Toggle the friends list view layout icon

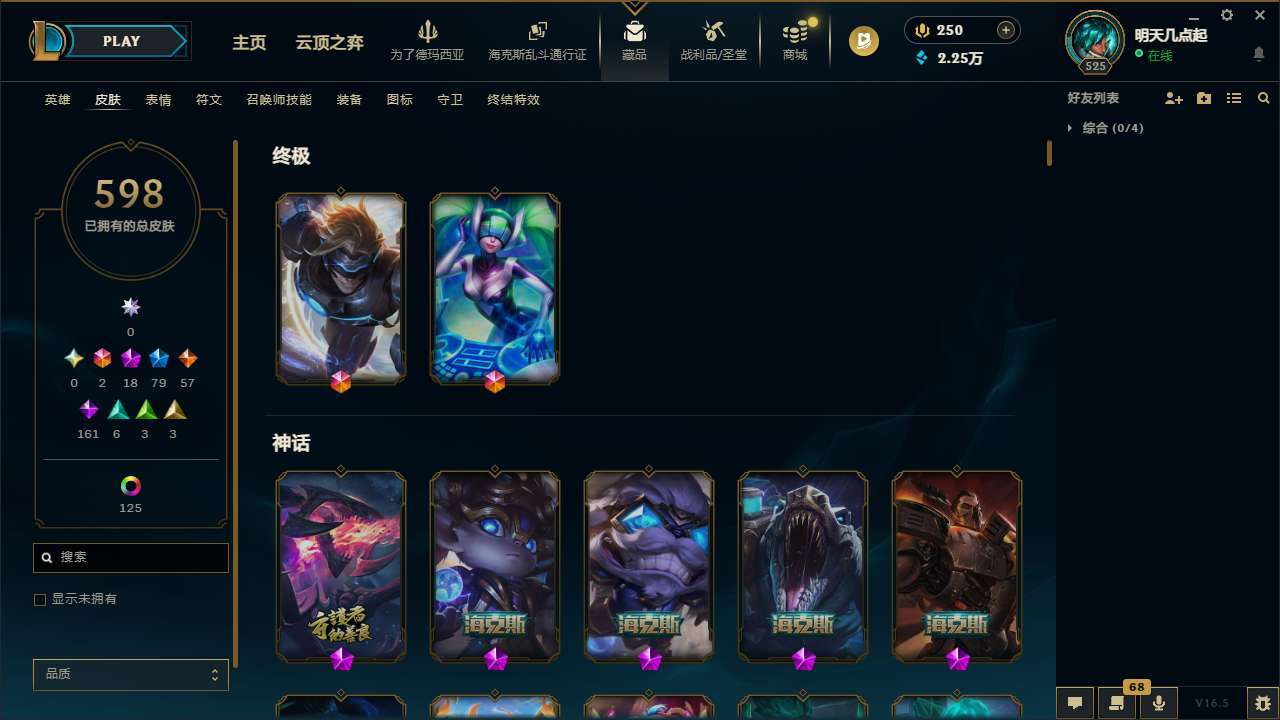click(1234, 98)
